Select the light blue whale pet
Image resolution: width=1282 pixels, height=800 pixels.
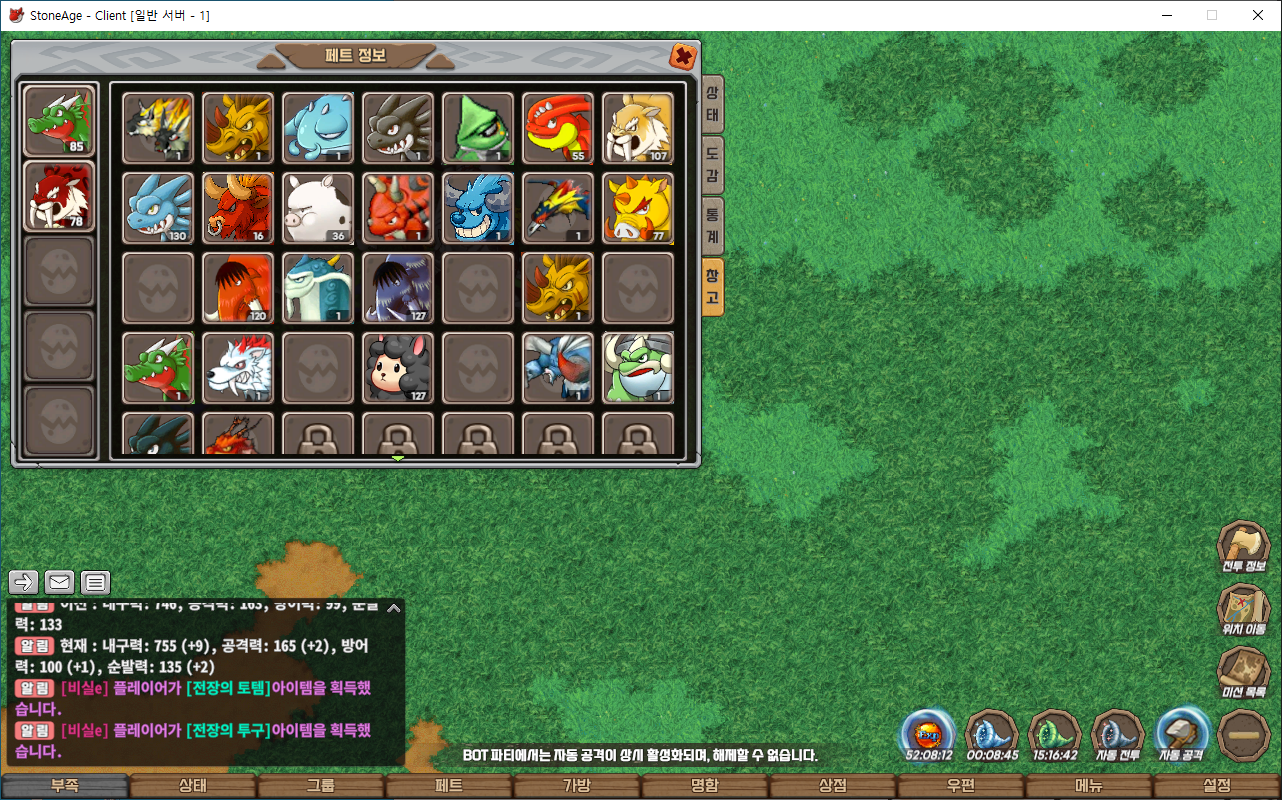[x=318, y=128]
